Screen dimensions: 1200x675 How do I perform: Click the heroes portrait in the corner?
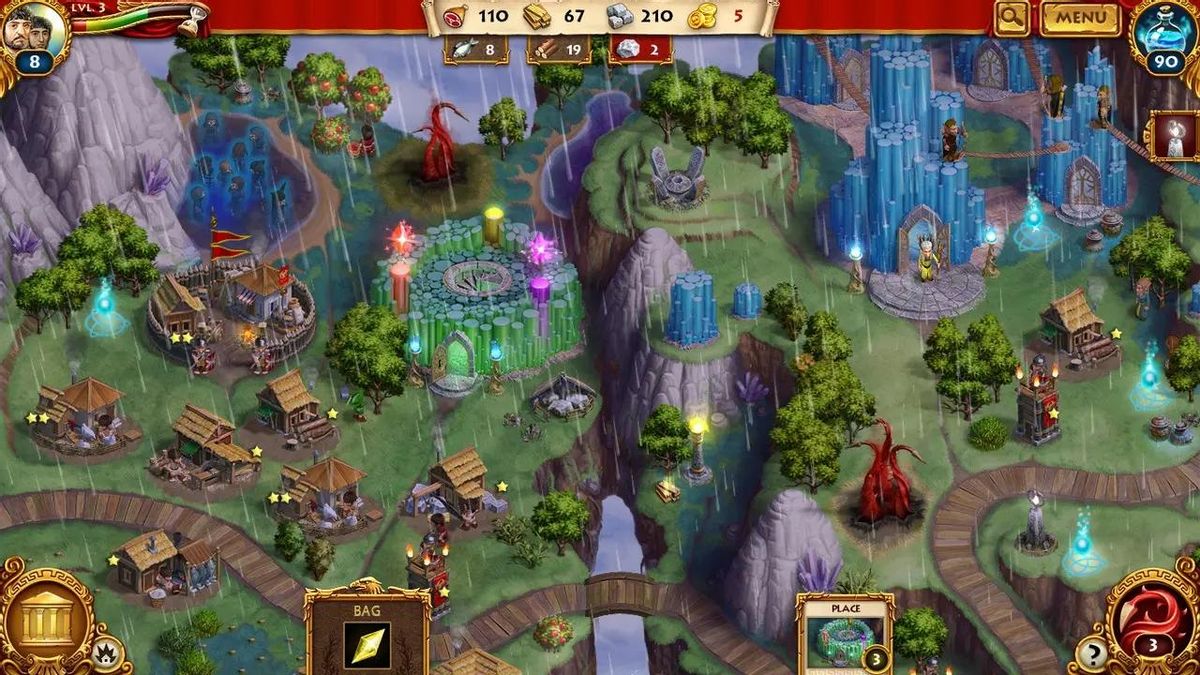[x=30, y=30]
